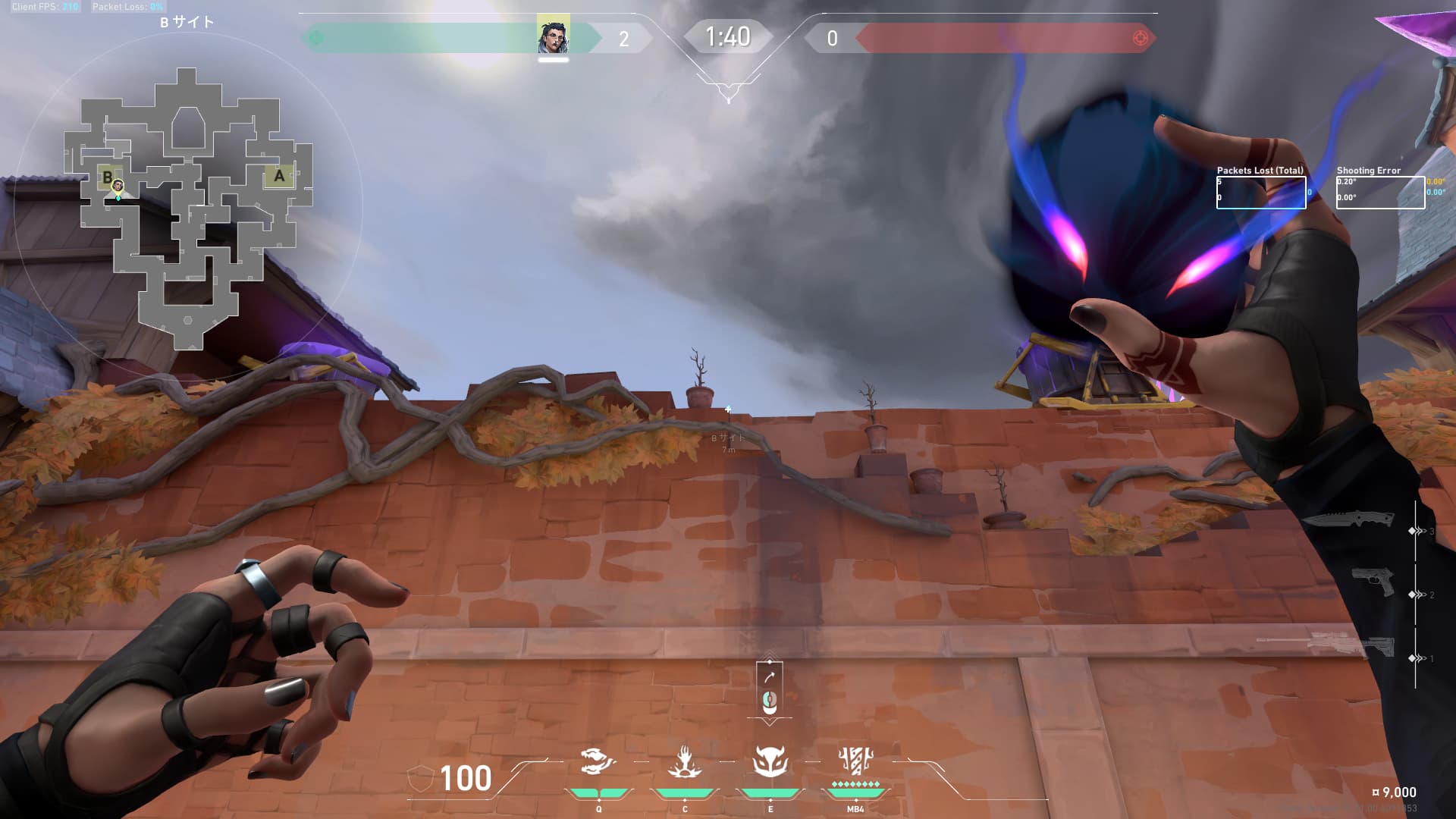
Task: Select the A site marker on minimap
Action: (x=279, y=176)
